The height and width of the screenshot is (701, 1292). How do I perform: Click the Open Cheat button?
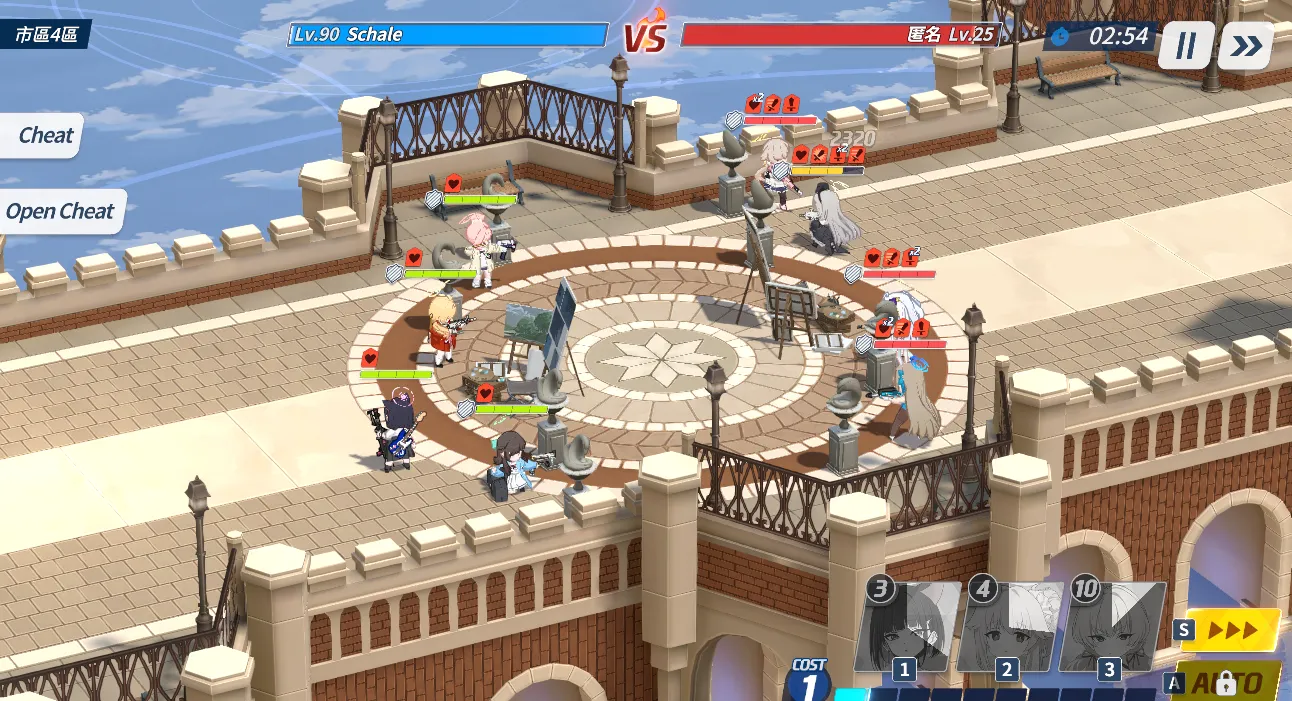click(60, 212)
